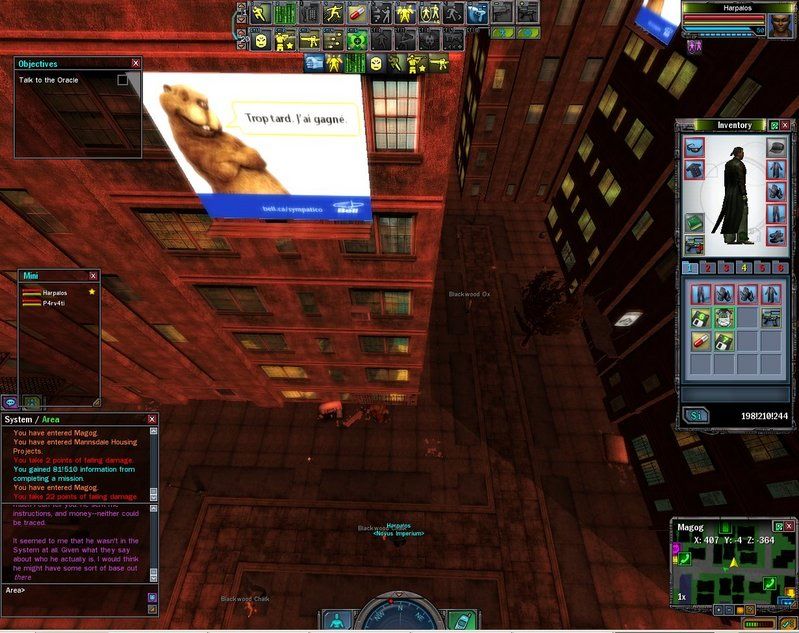Viewport: 799px width, 633px height.
Task: Close the Mini team panel
Action: coord(94,275)
